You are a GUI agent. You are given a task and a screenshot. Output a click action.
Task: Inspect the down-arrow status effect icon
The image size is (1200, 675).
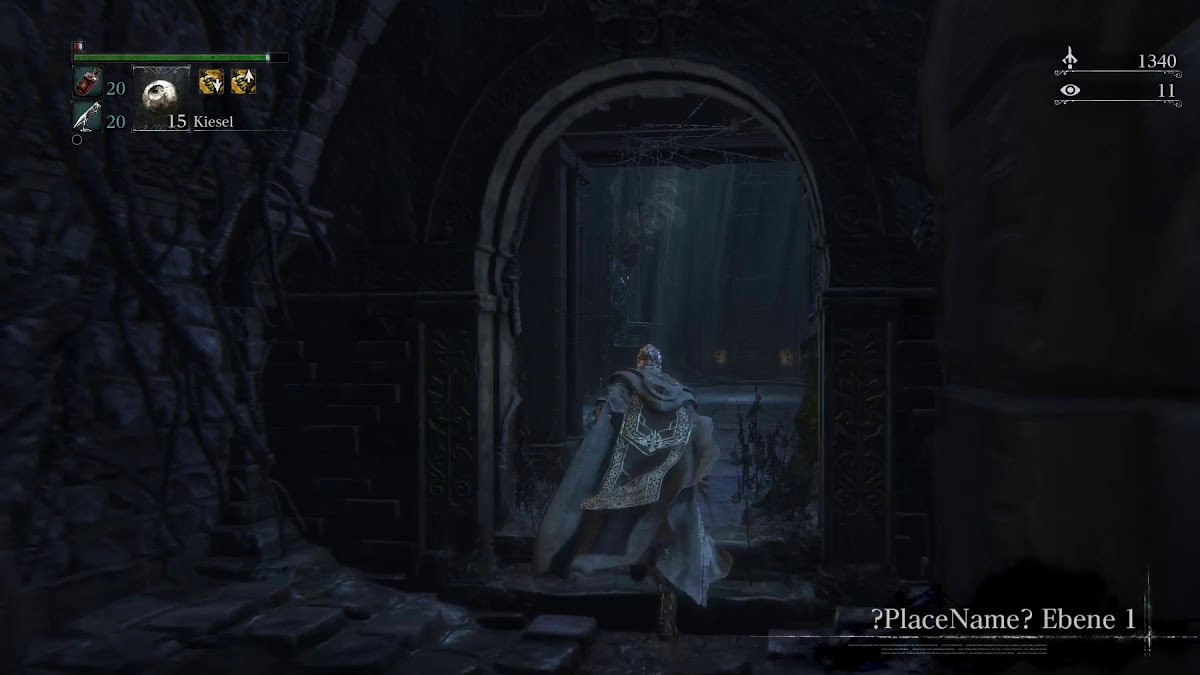point(211,83)
